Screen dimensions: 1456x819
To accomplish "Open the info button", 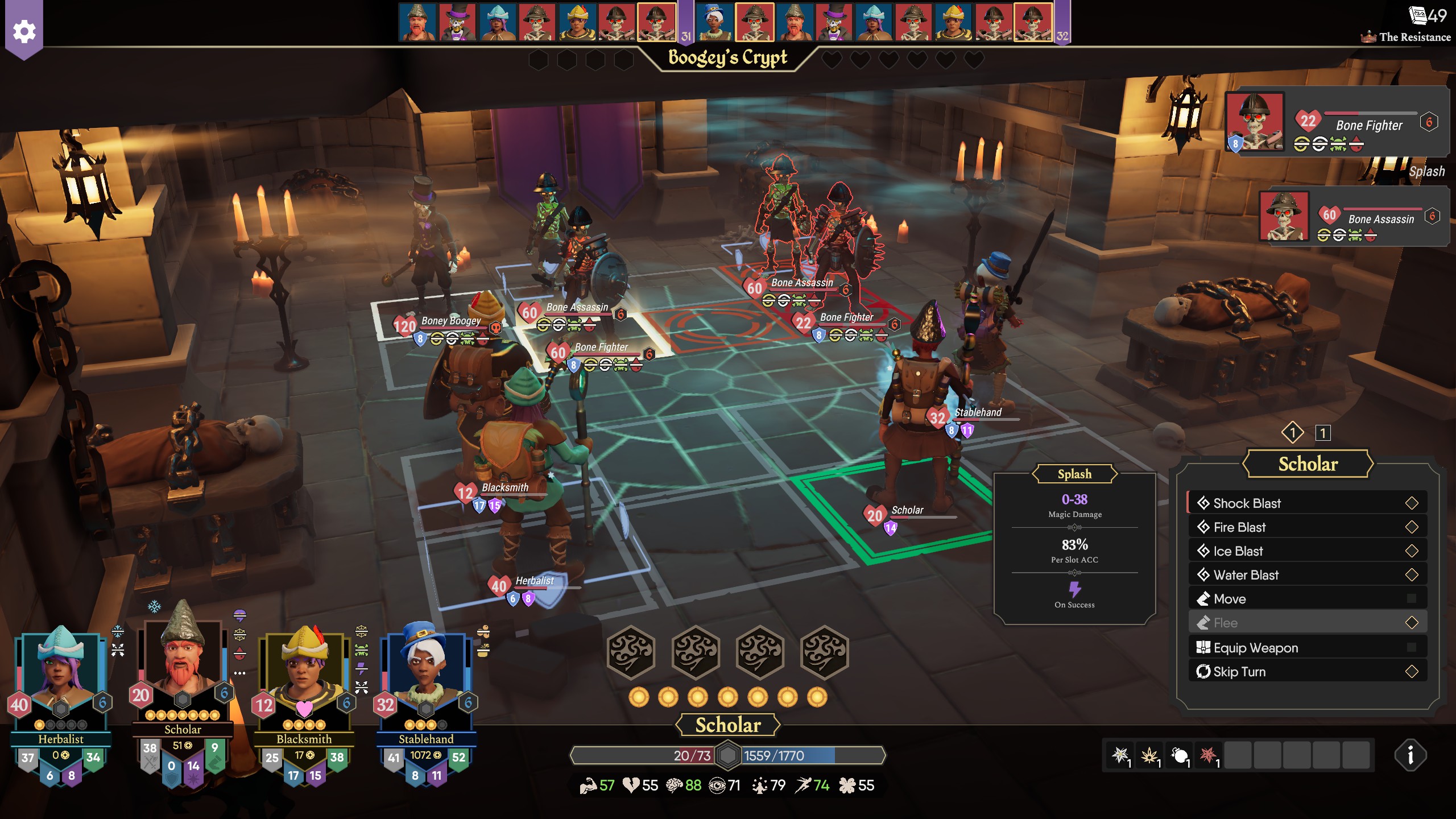I will 1410,755.
